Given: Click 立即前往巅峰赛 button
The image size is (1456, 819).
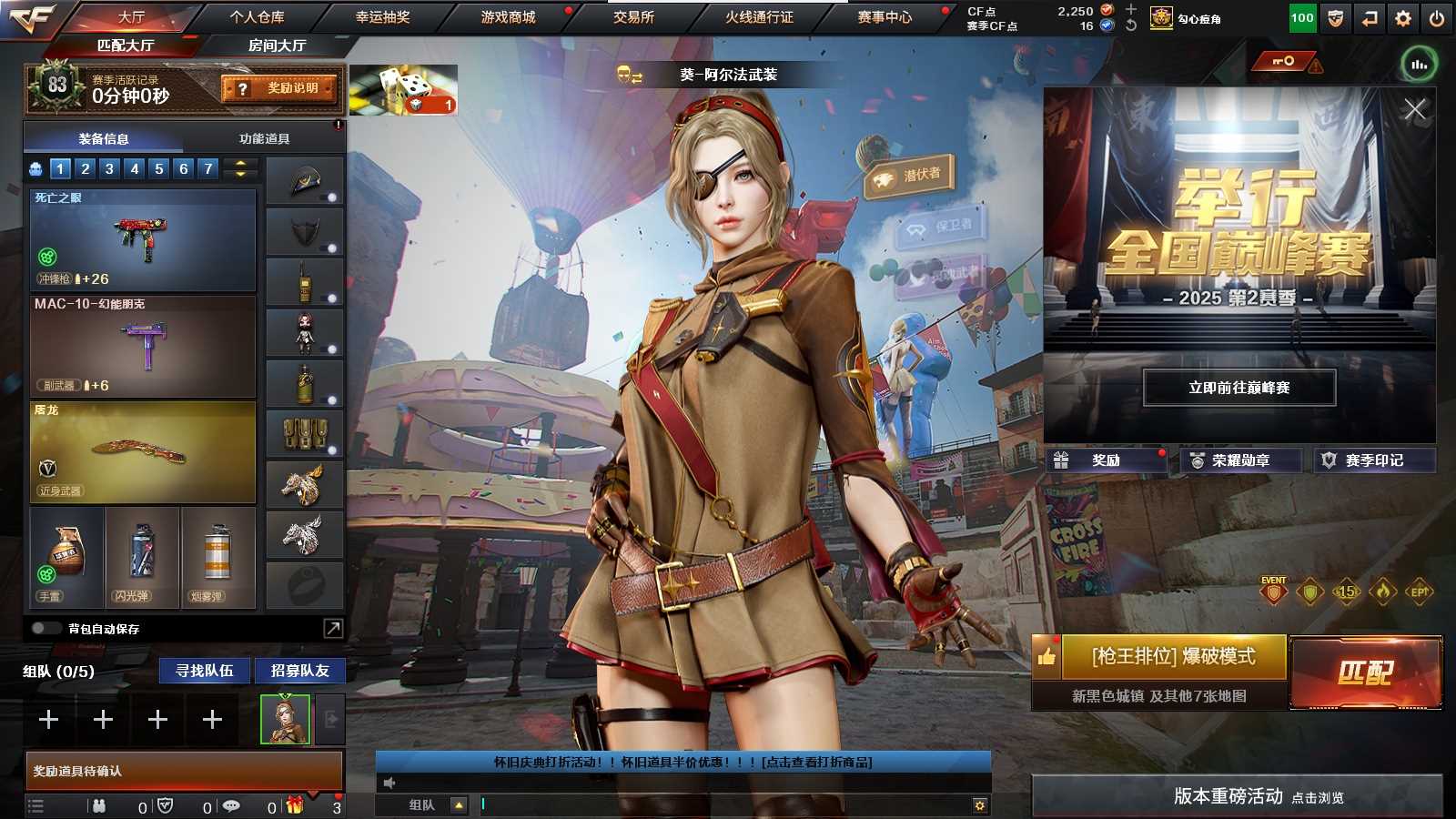Looking at the screenshot, I should coord(1239,388).
